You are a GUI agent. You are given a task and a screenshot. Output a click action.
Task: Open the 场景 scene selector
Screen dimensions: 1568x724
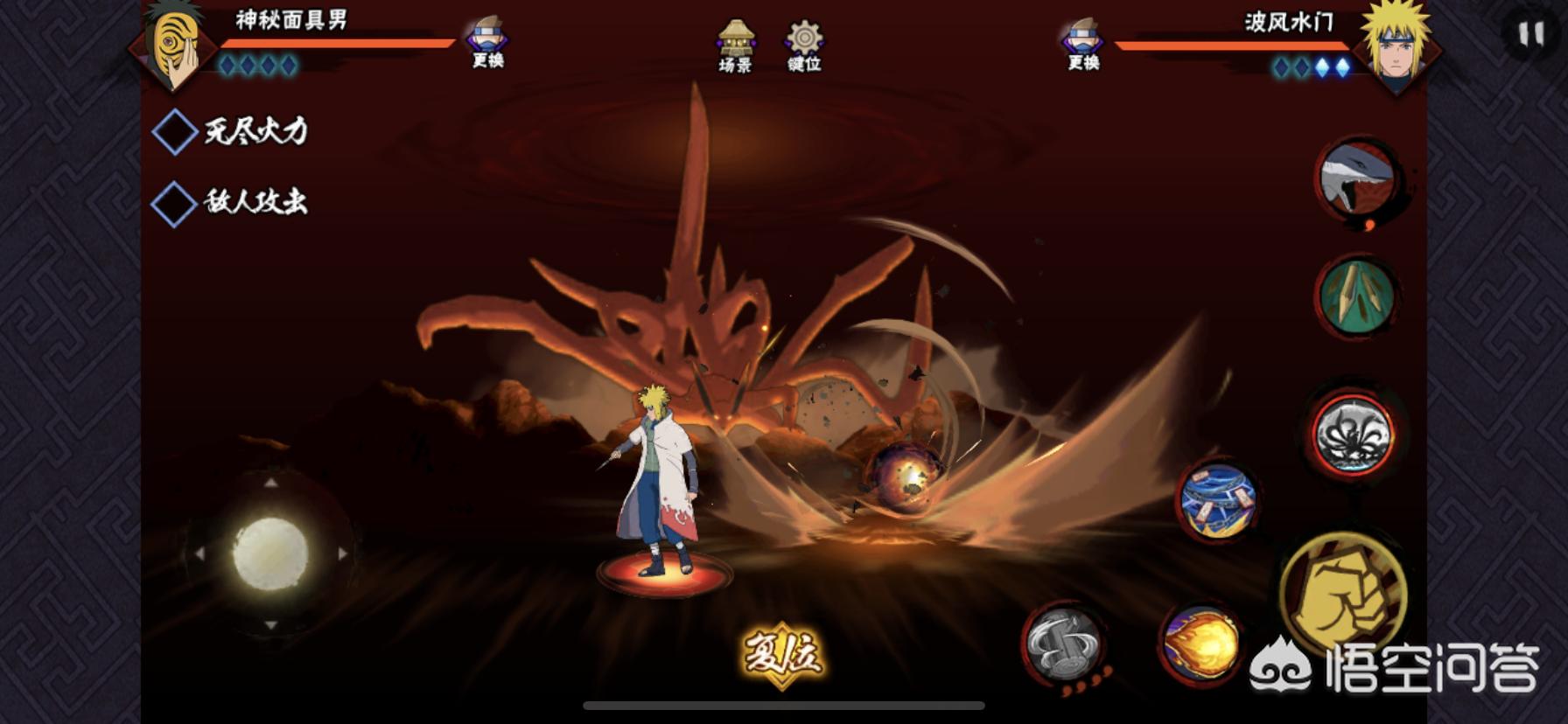click(735, 45)
